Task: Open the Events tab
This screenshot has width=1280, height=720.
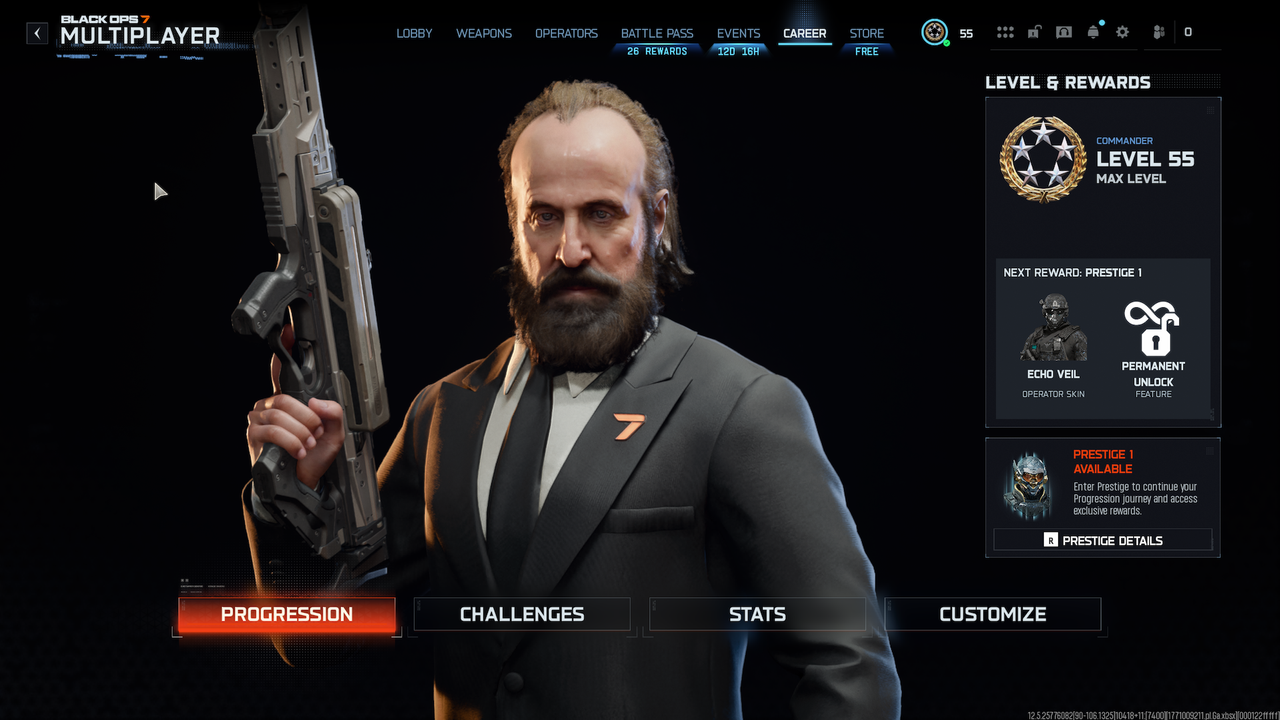Action: tap(738, 33)
